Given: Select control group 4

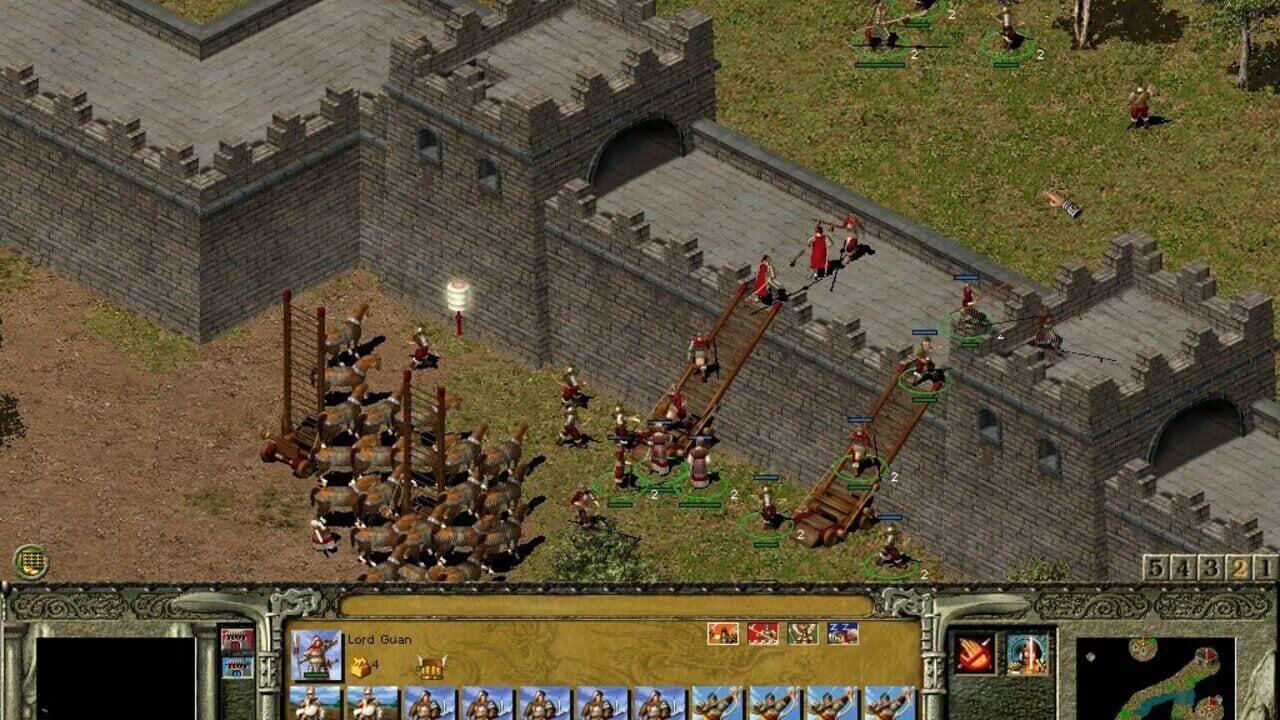Looking at the screenshot, I should pyautogui.click(x=1184, y=568).
